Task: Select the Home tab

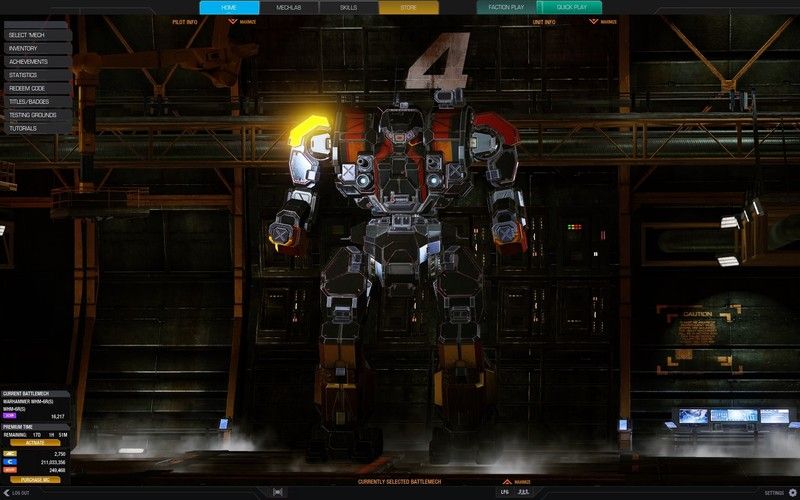Action: [229, 7]
